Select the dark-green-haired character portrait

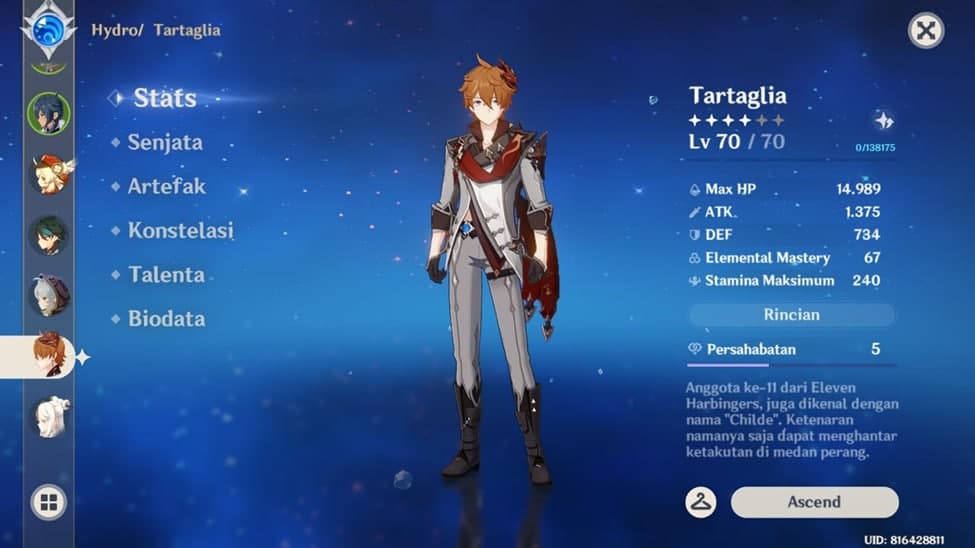(x=48, y=235)
